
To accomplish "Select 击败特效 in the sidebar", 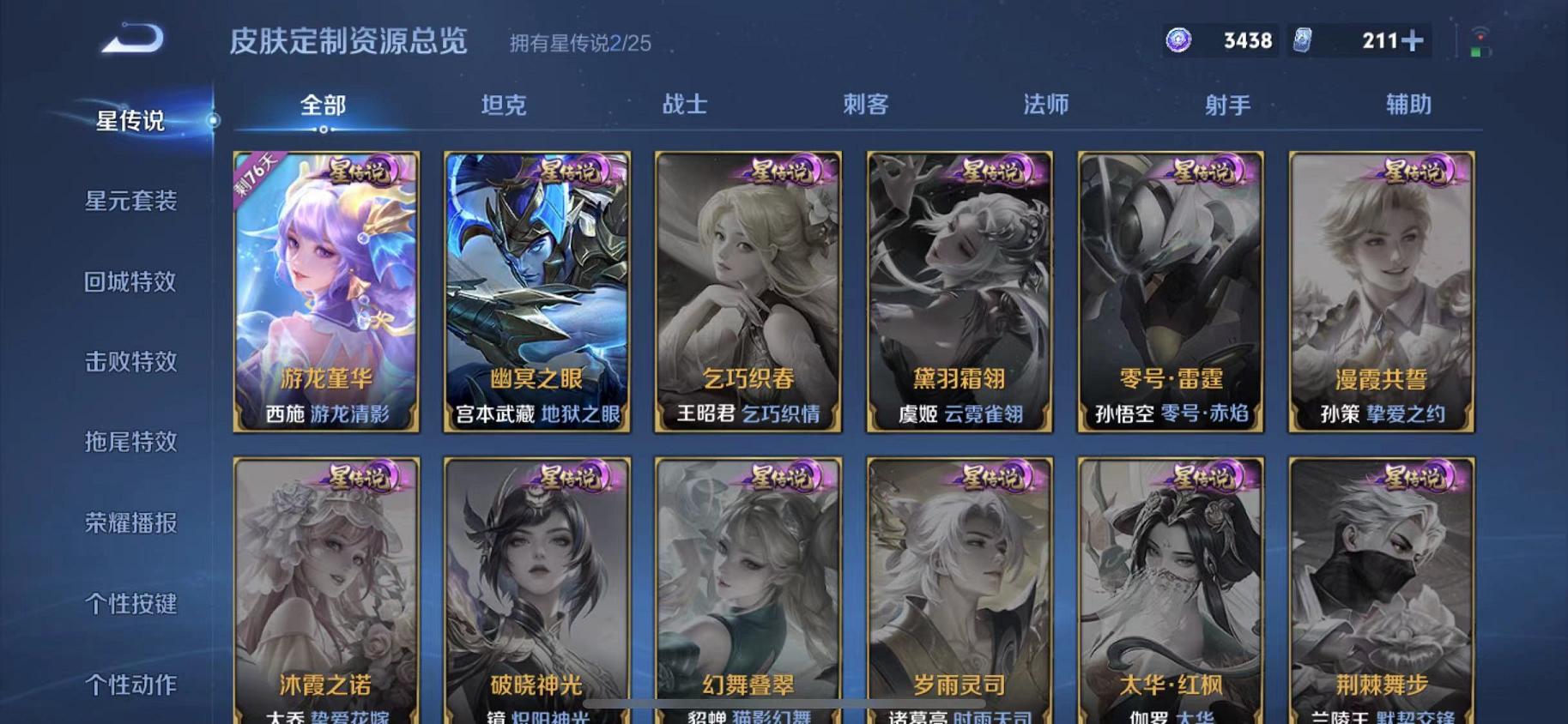I will pyautogui.click(x=130, y=363).
